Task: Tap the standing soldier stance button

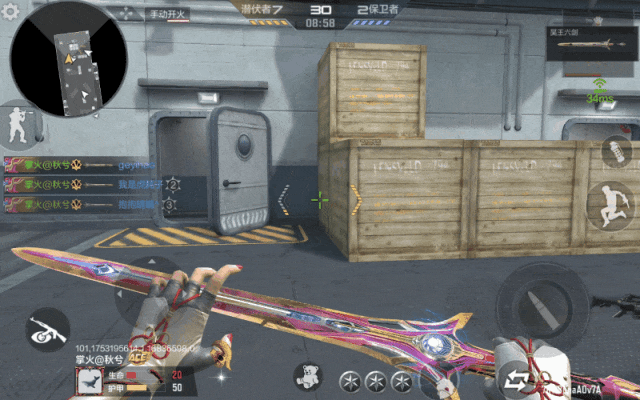Action: pos(16,124)
